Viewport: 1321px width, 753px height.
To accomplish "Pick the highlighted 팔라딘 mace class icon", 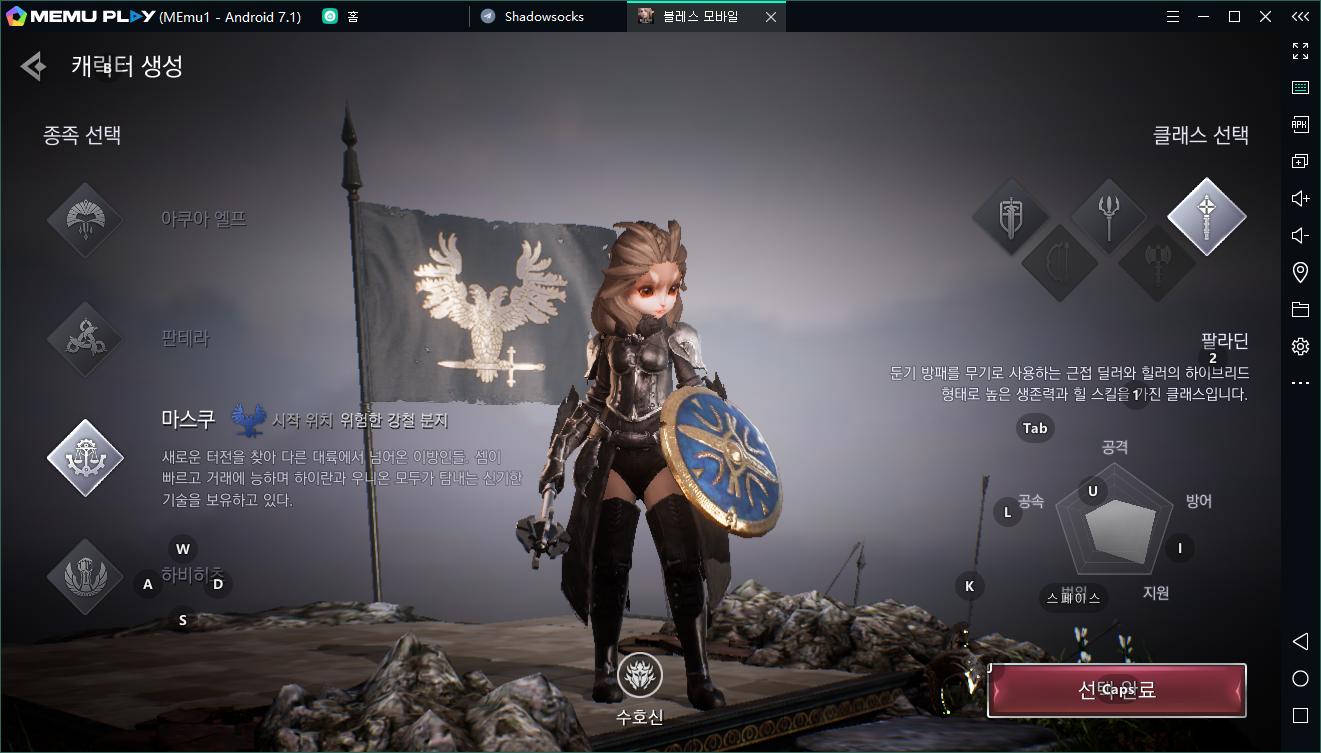I will [1206, 216].
